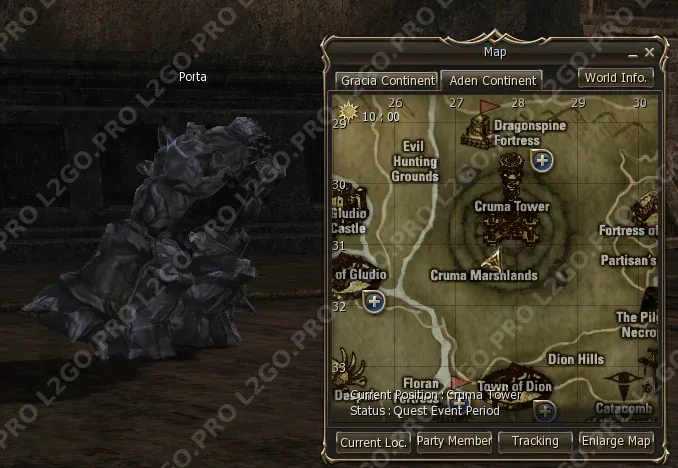This screenshot has width=678, height=468.
Task: Open World Info.
Action: pyautogui.click(x=616, y=78)
